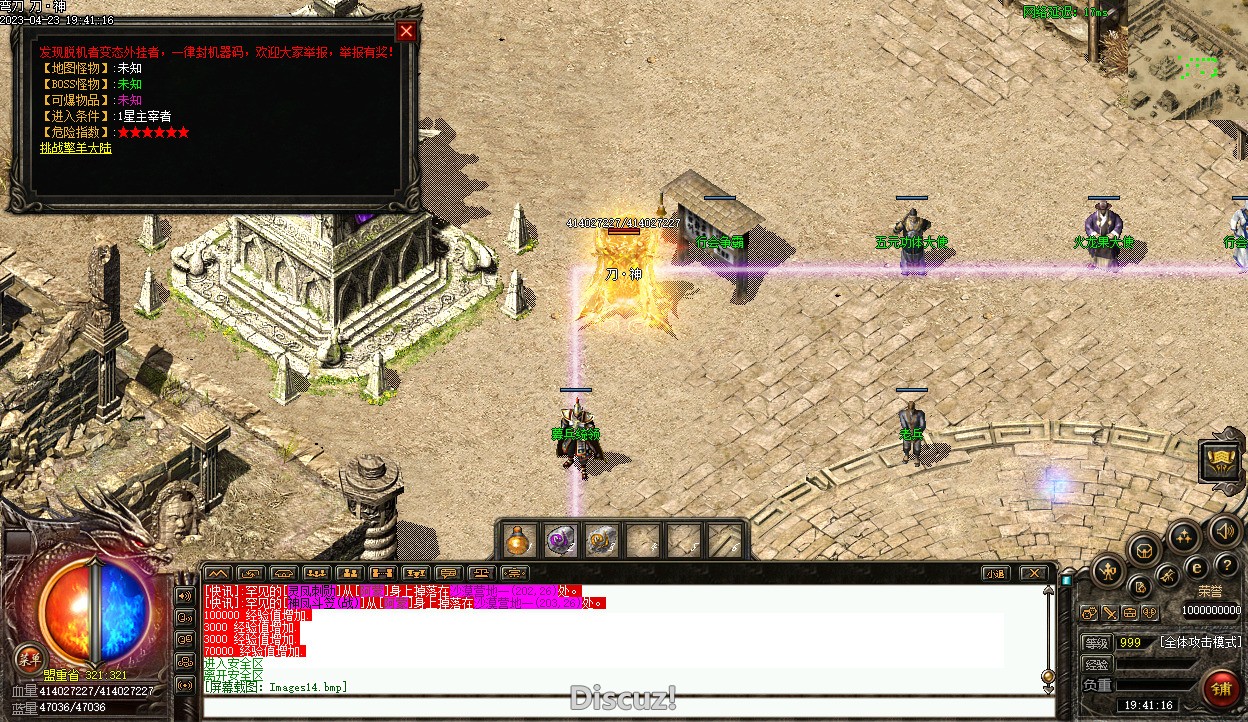Screen dimensions: 1248x722
Task: Close the map info dialog with the red X
Action: point(406,31)
